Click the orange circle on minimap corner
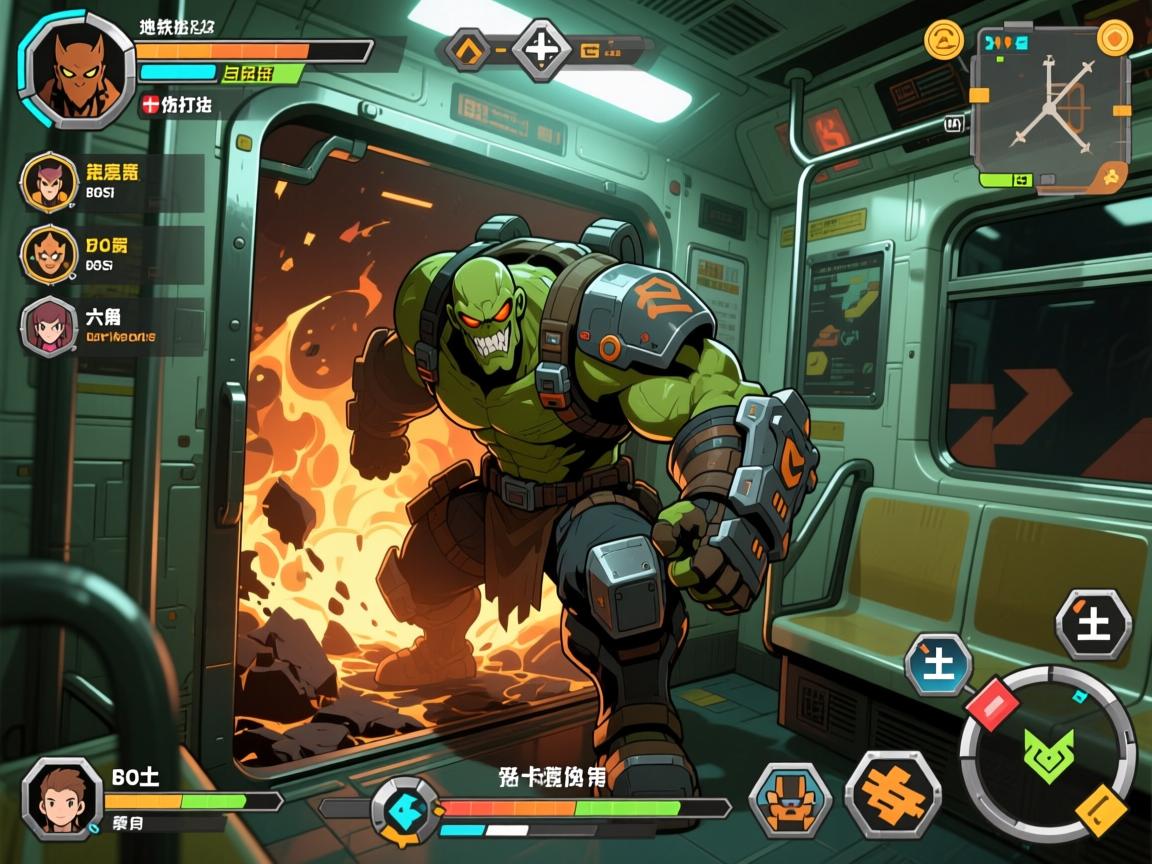Viewport: 1152px width, 864px height. point(1114,38)
